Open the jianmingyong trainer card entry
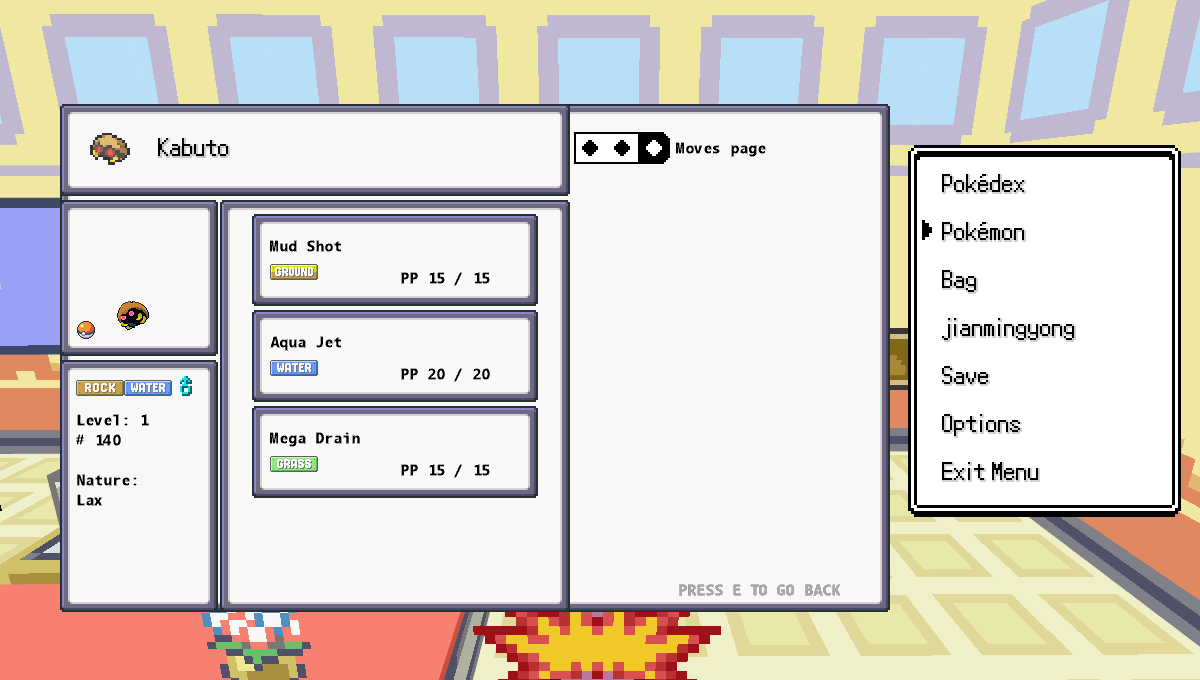 pos(1008,328)
